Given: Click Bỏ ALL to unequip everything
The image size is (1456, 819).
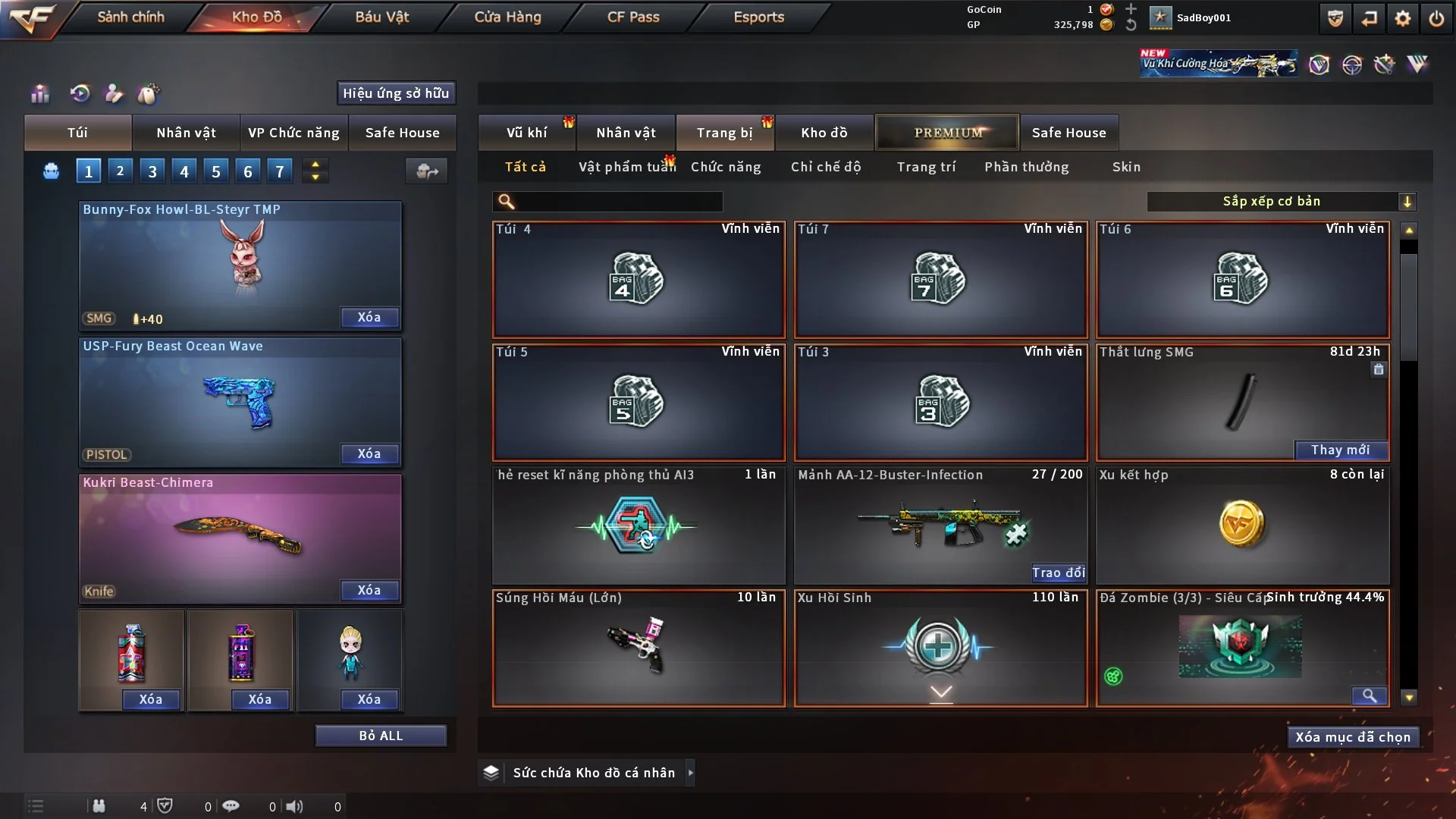Looking at the screenshot, I should 381,736.
